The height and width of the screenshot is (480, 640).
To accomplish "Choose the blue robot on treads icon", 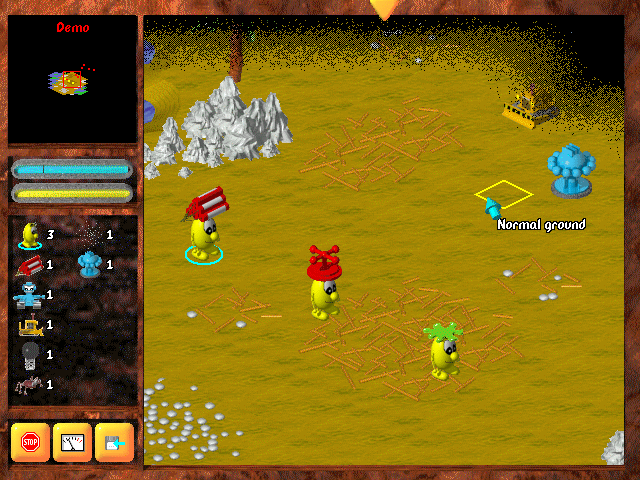I will 27,295.
